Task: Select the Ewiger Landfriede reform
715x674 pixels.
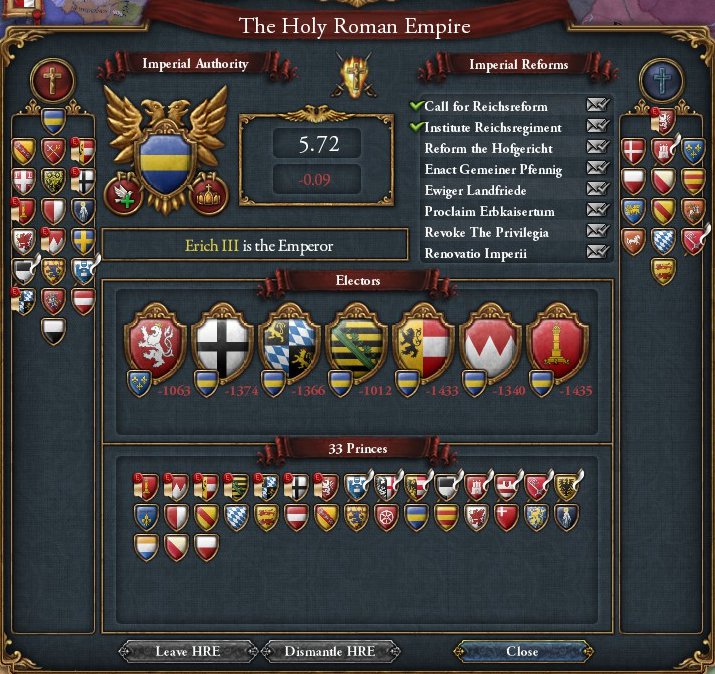Action: pyautogui.click(x=475, y=191)
